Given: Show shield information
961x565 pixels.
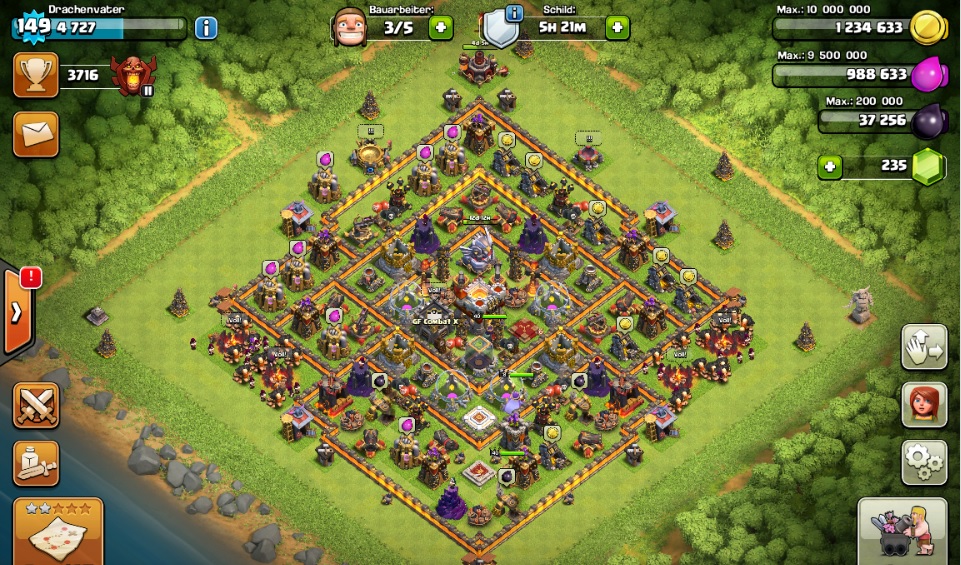Looking at the screenshot, I should (514, 14).
